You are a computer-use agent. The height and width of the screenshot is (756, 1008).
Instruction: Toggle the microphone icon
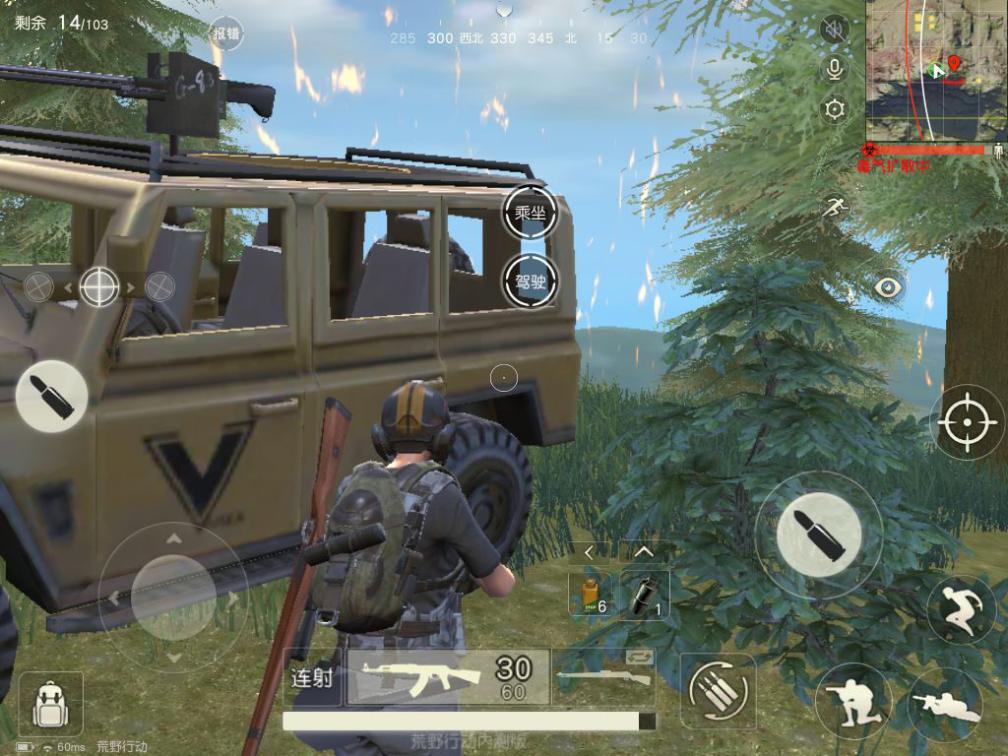pyautogui.click(x=833, y=68)
